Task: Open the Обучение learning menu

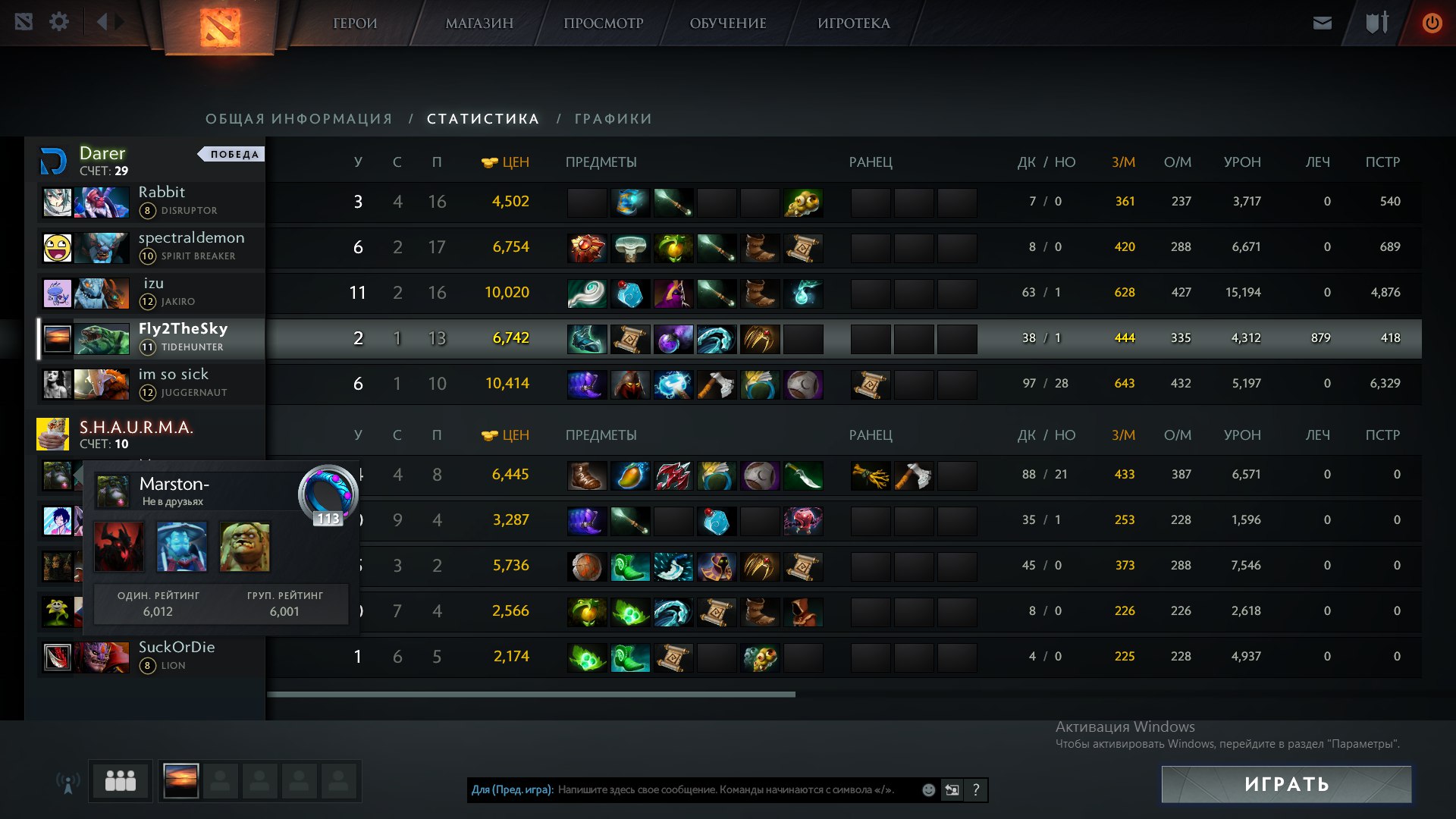Action: pos(728,24)
